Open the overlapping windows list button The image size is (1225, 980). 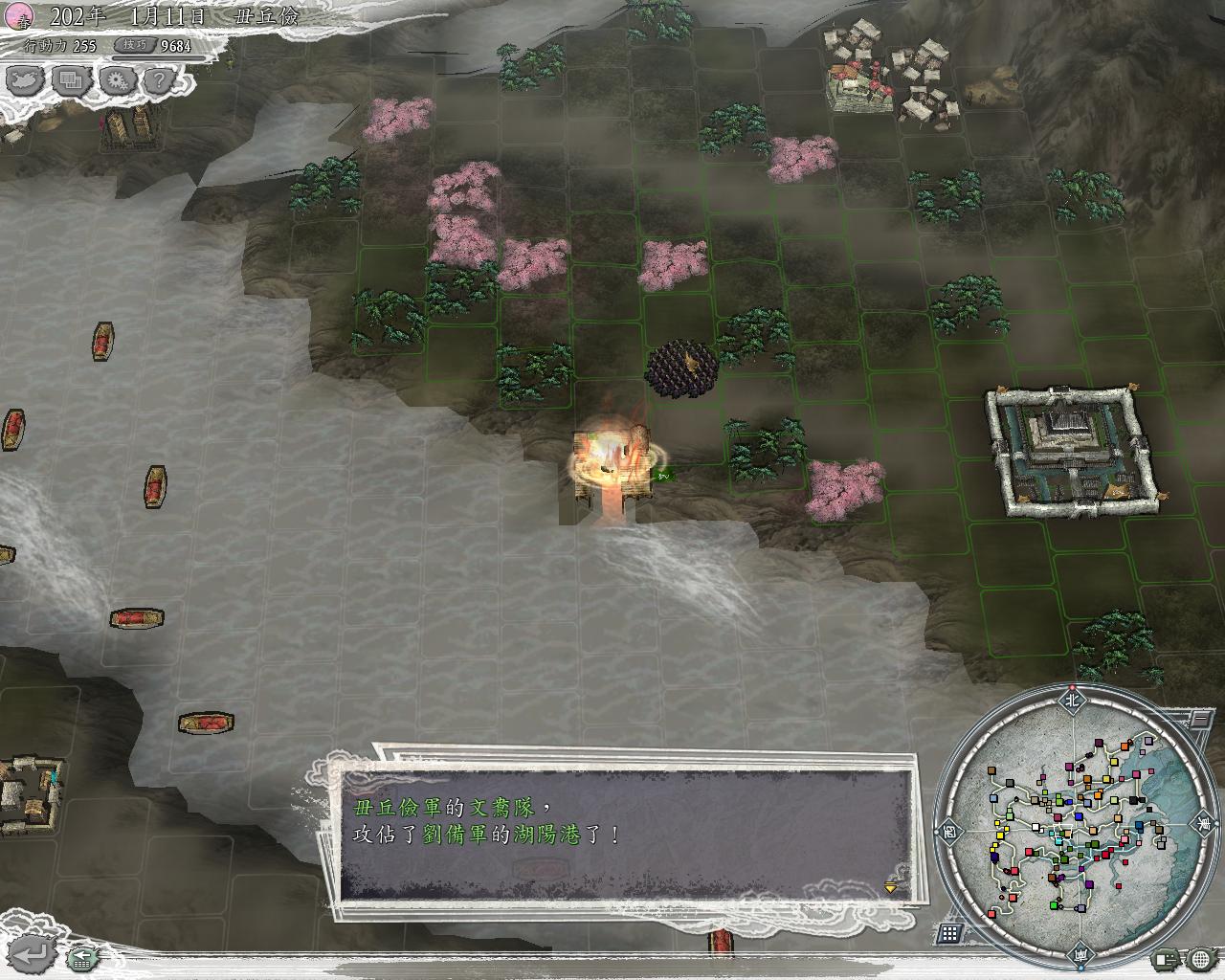[x=70, y=79]
